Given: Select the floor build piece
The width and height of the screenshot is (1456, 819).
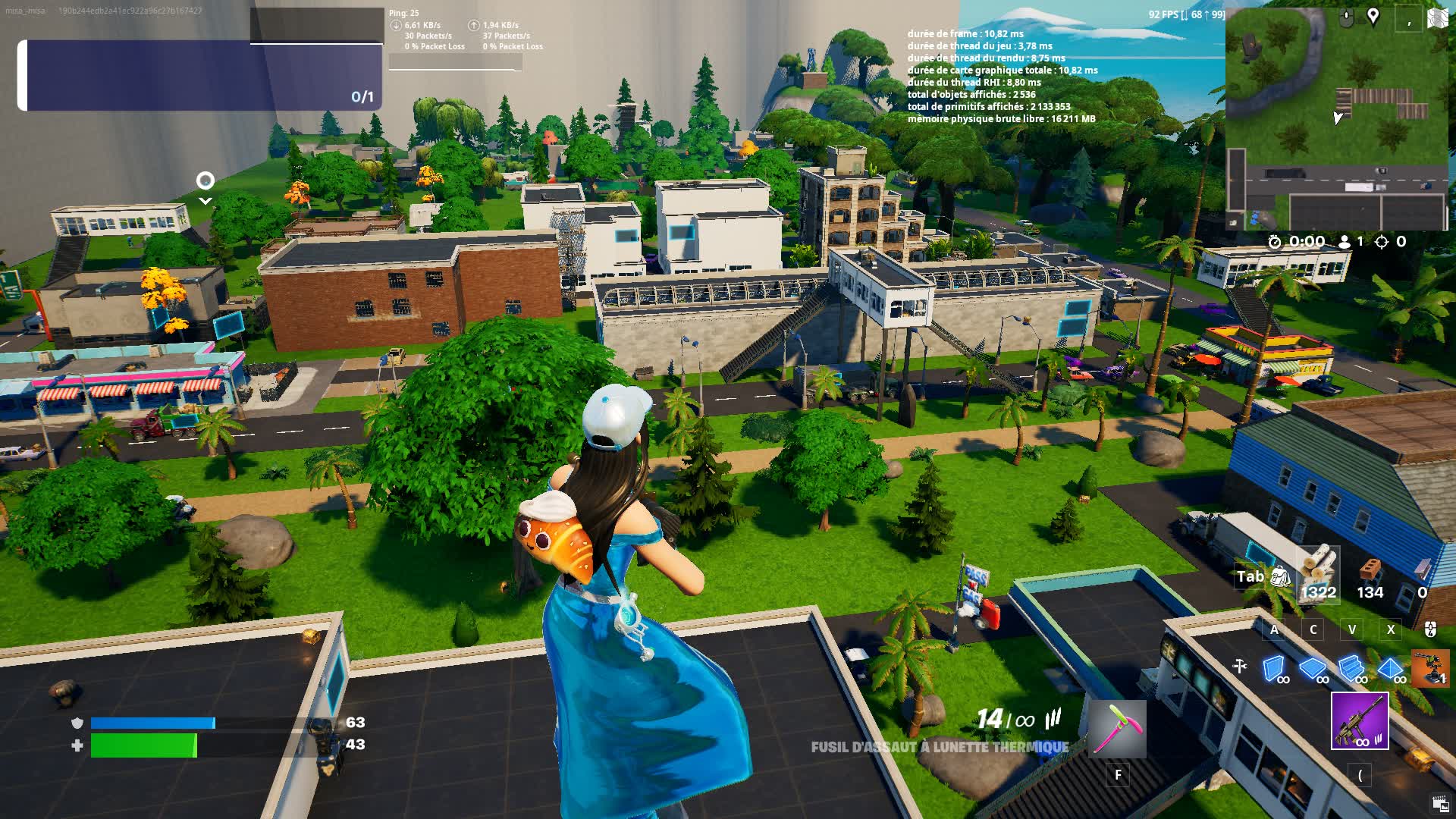Looking at the screenshot, I should 1311,669.
